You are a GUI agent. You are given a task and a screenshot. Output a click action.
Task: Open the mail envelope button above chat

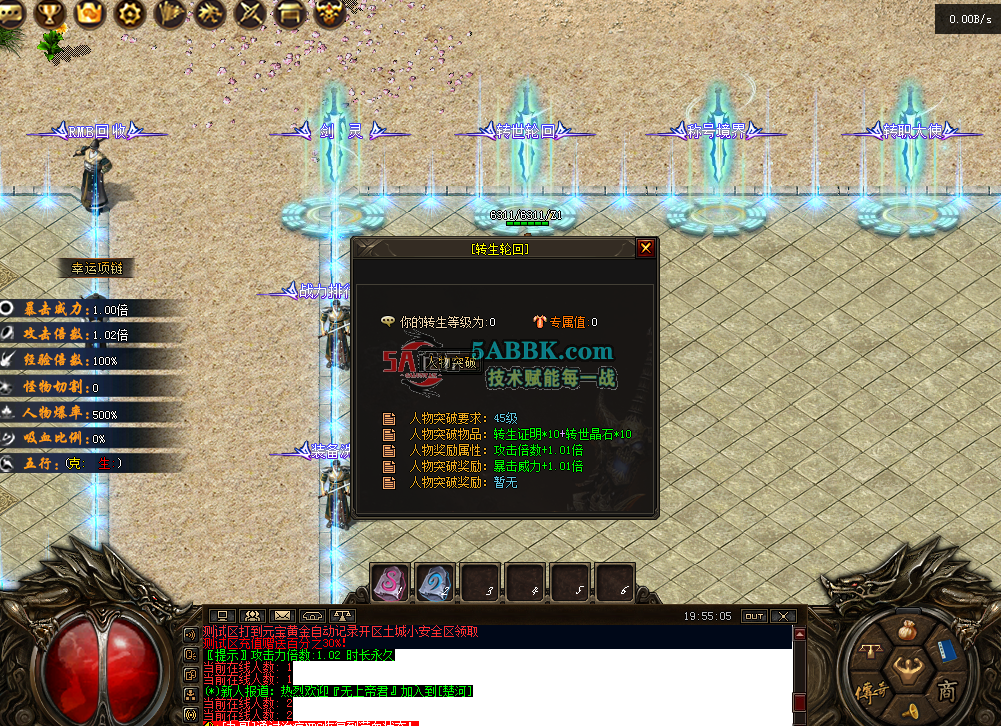(x=283, y=615)
